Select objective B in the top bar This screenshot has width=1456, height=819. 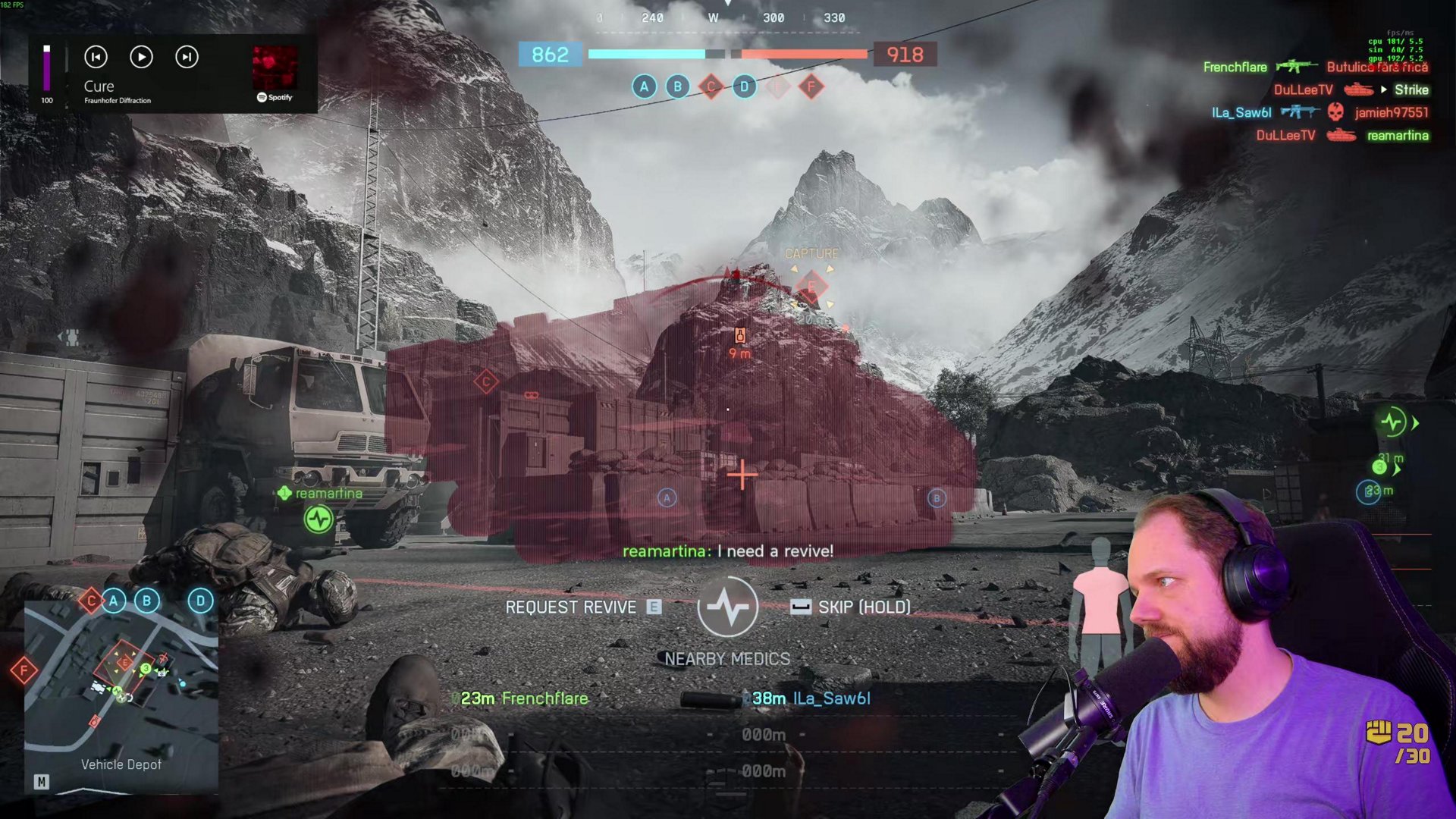tap(677, 86)
